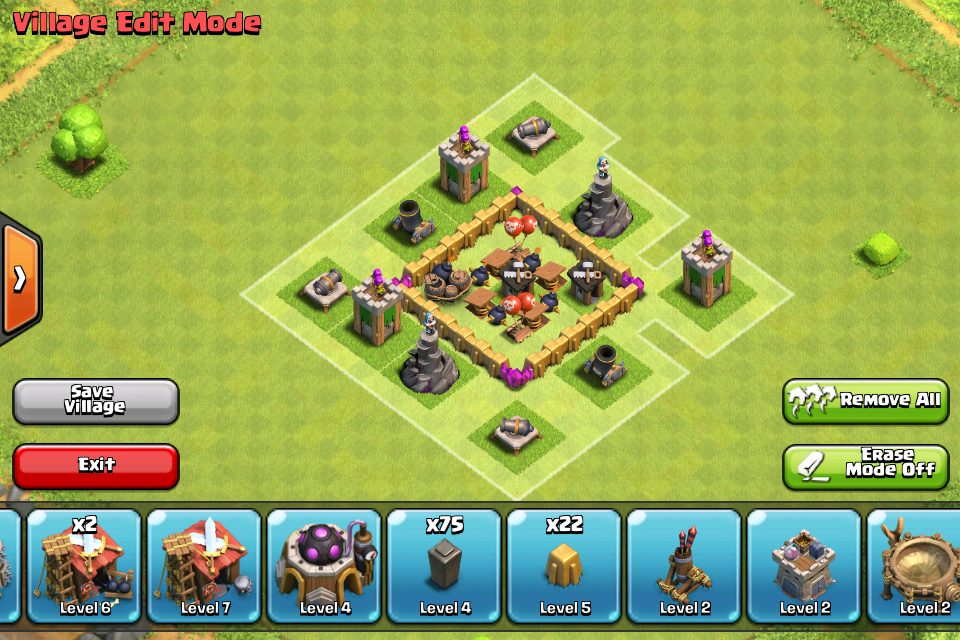Choose the x22 gold wall stack
The height and width of the screenshot is (640, 960).
click(564, 566)
